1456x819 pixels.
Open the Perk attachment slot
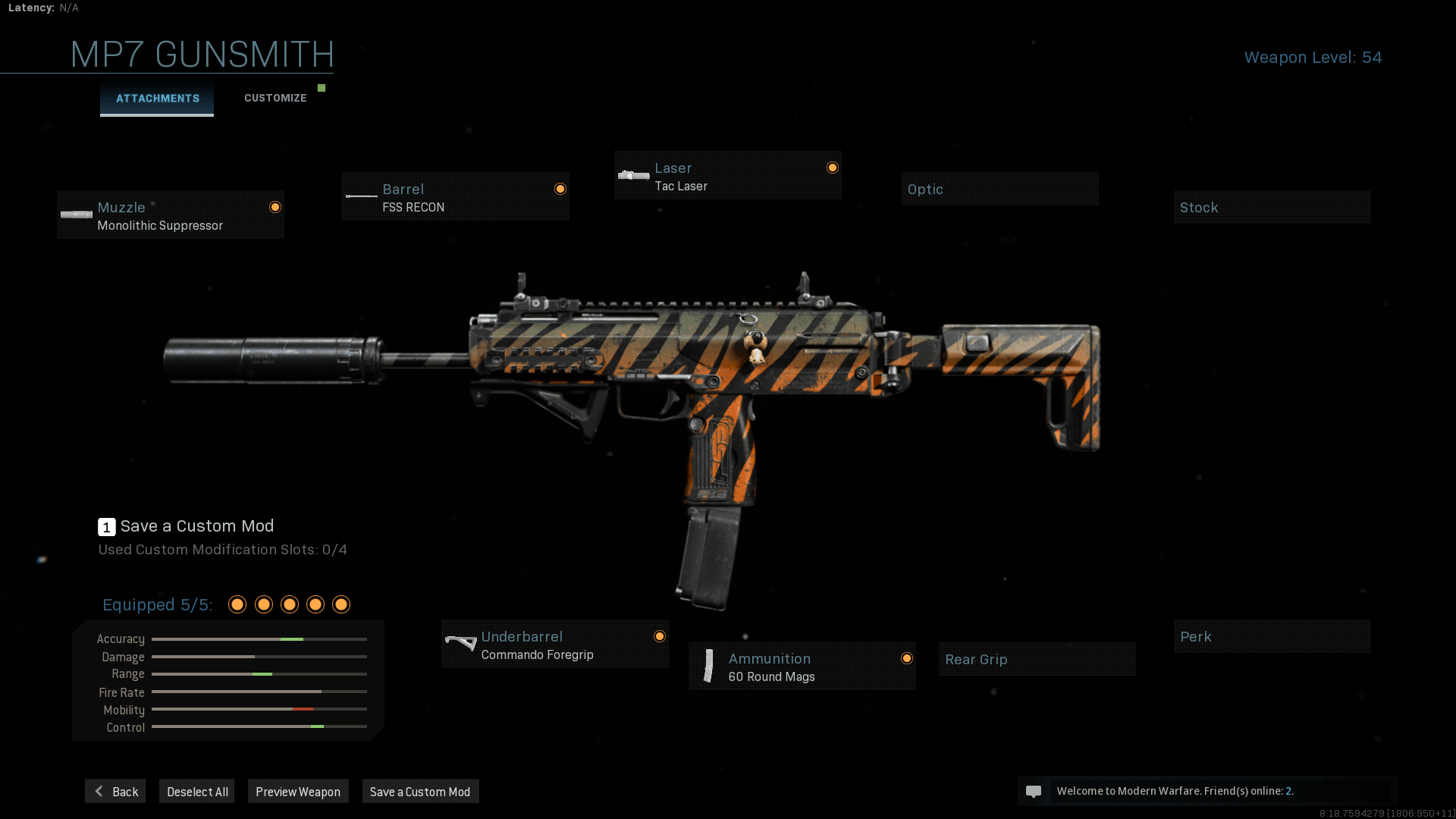coord(1272,636)
